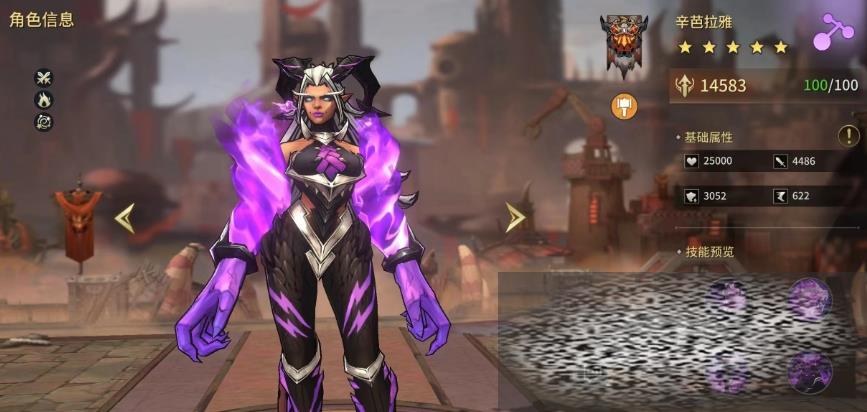Viewport: 867px width, 412px height.
Task: Open the basic attributes exclamation info button
Action: pos(845,137)
